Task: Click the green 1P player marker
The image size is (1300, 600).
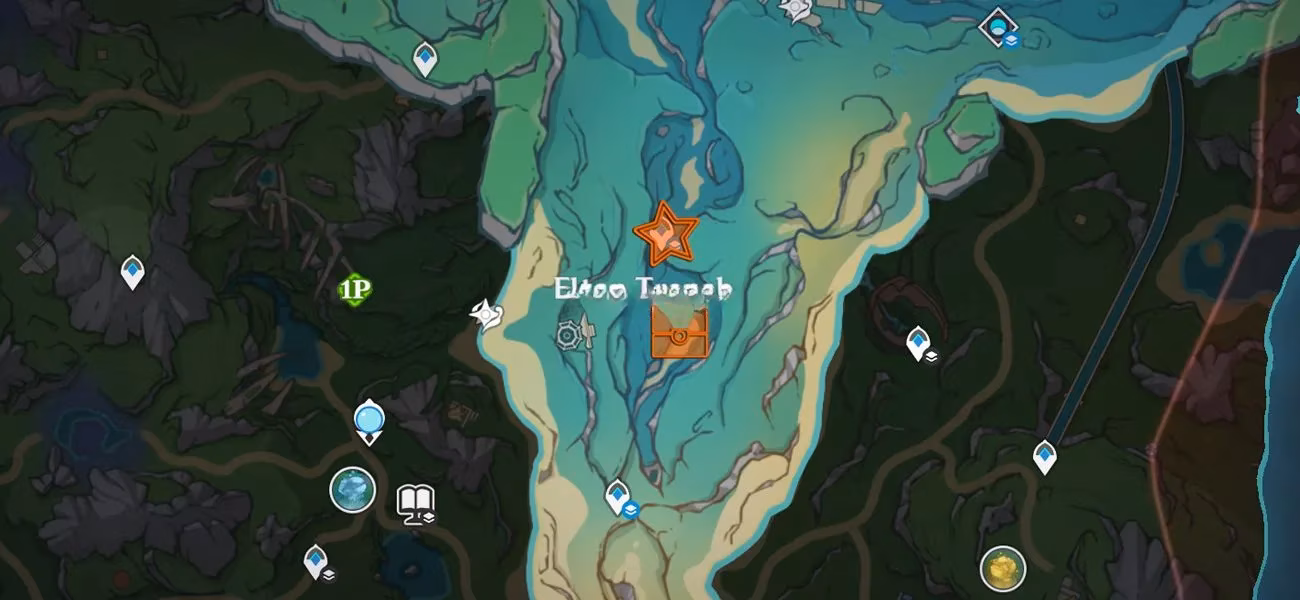Action: click(x=355, y=290)
